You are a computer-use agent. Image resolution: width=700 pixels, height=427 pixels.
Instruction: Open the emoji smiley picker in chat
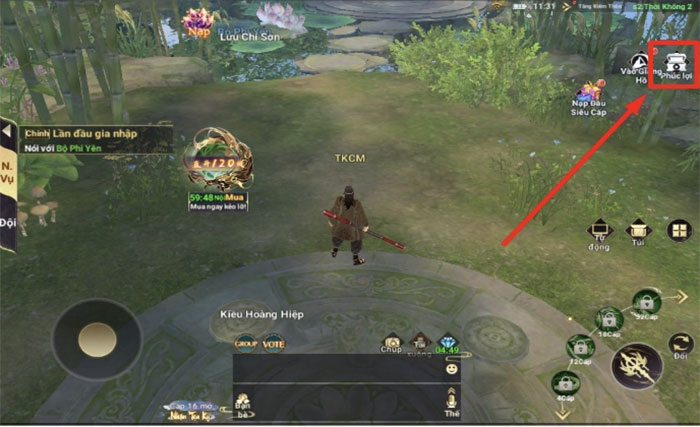[452, 368]
